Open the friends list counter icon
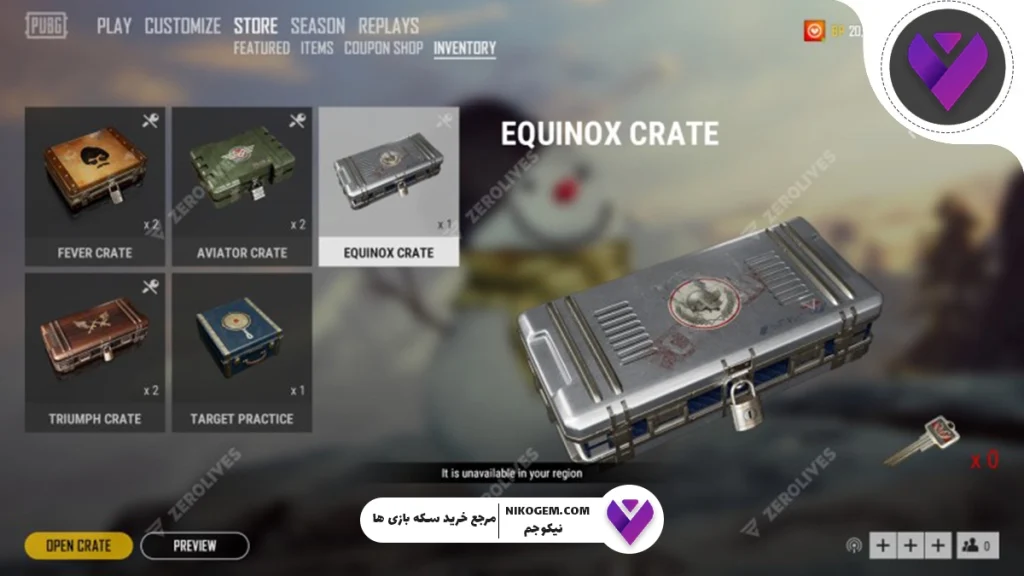The width and height of the screenshot is (1024, 576). (978, 546)
